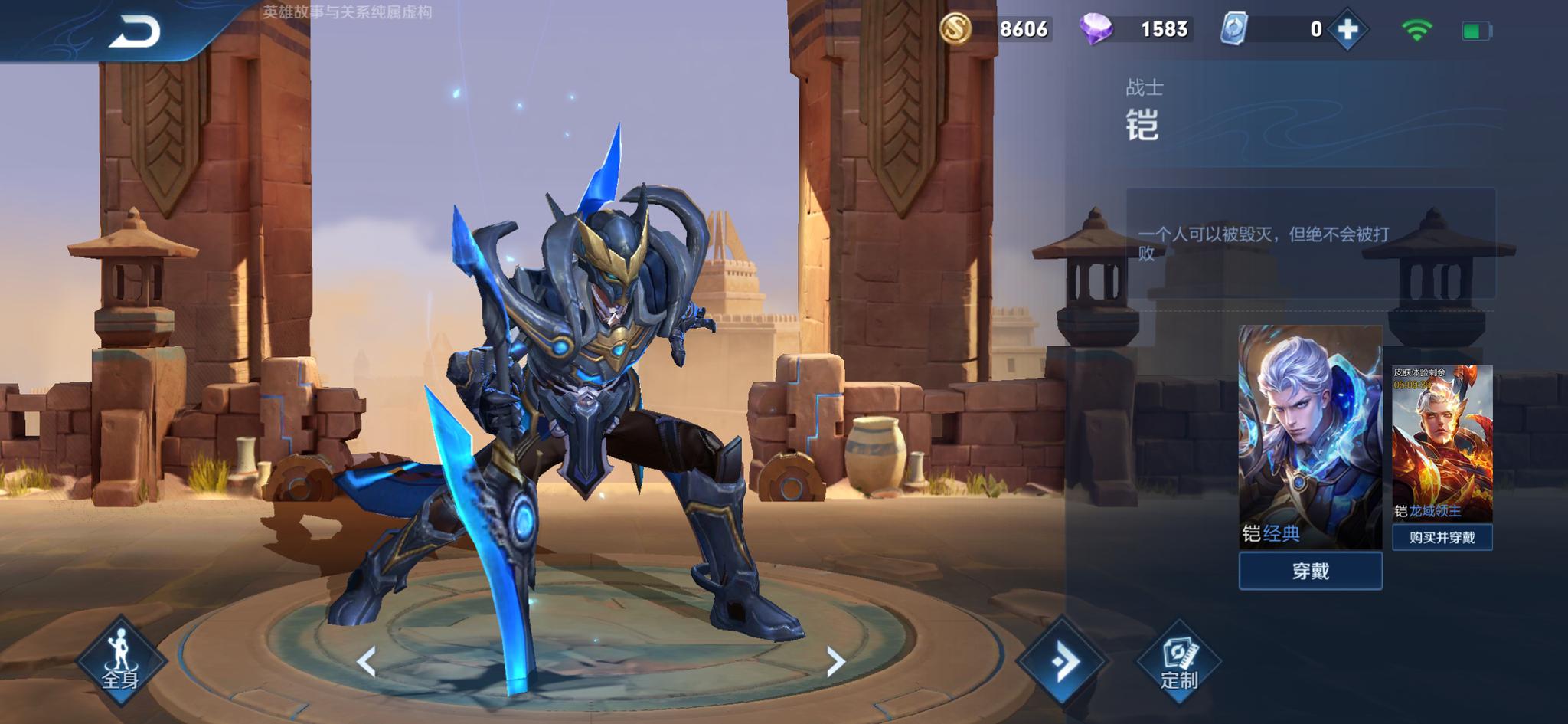Rotate to previous hero with left arrow
1568x724 pixels.
[x=367, y=661]
